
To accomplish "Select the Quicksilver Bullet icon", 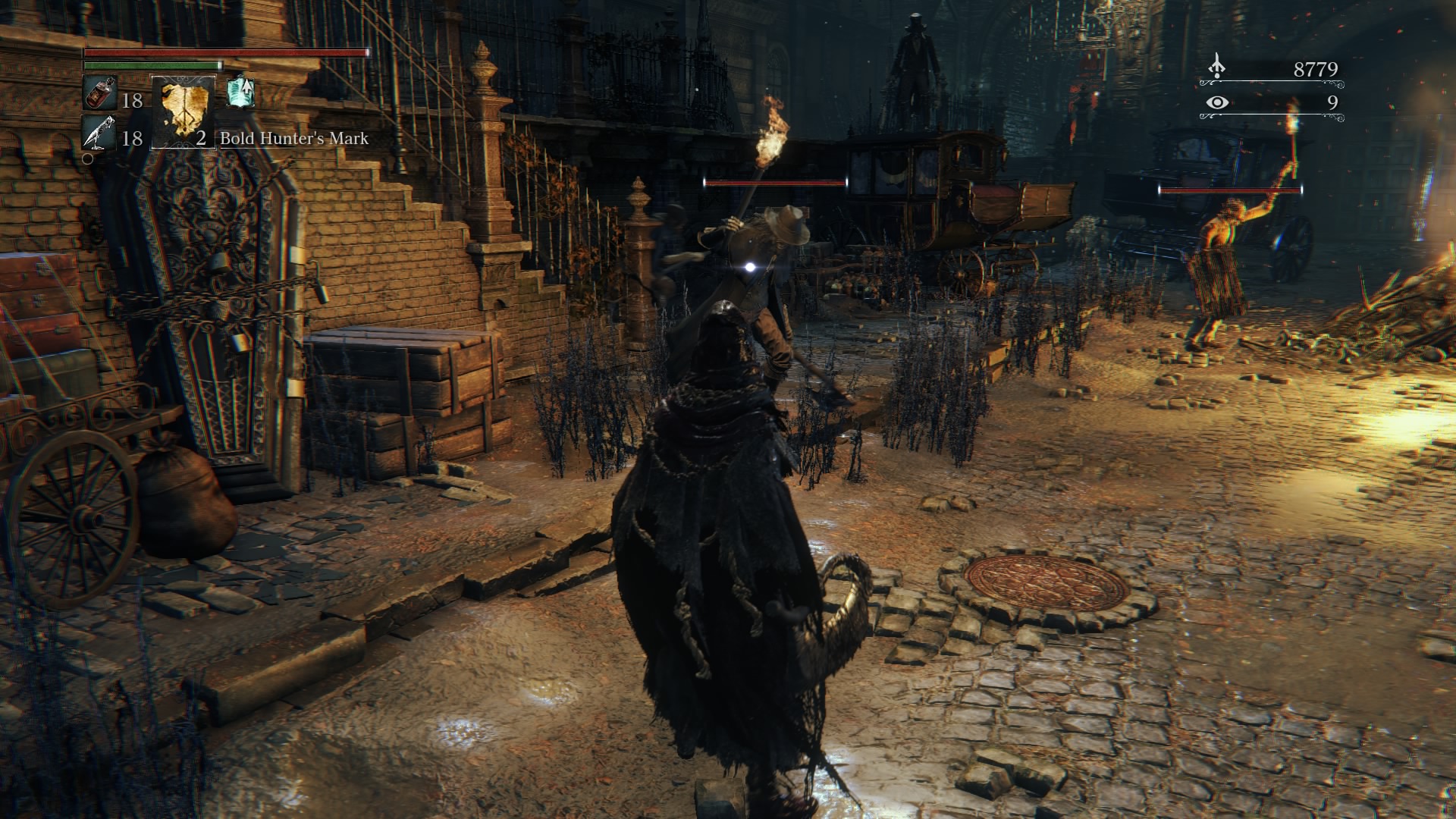I will click(99, 133).
